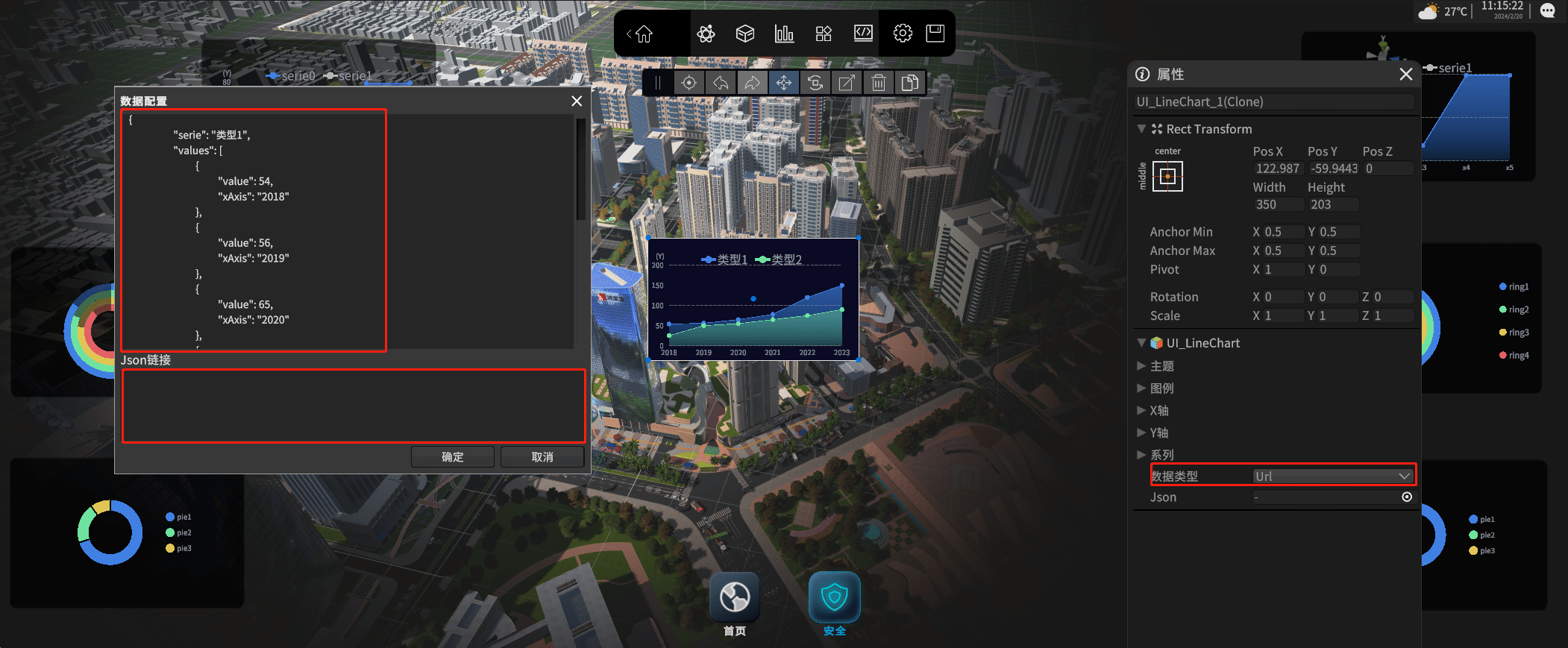Select the move tool with crossed arrows

[783, 83]
